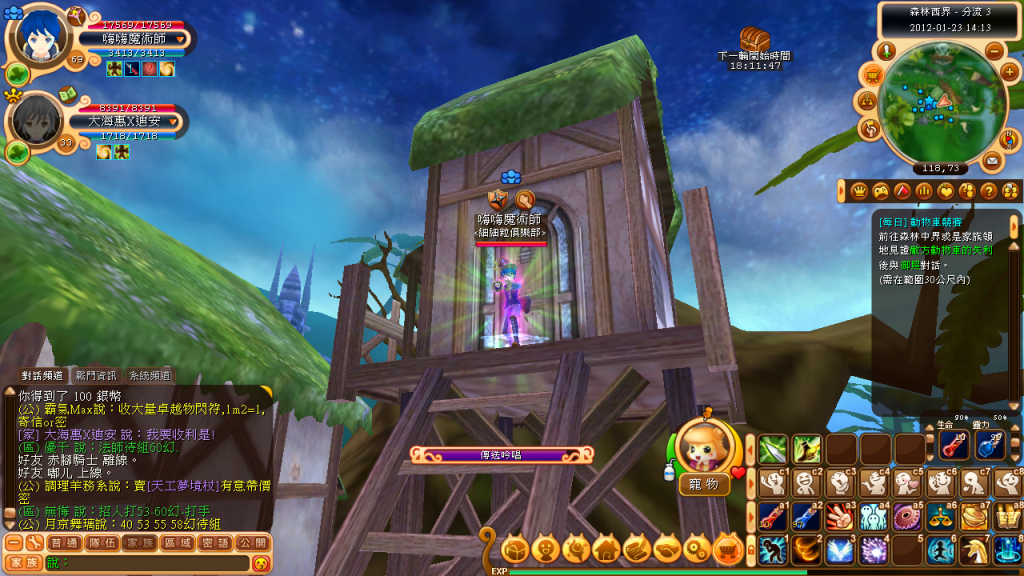Viewport: 1024px width, 576px height.
Task: Open the house icon in bottom menu
Action: coord(605,548)
